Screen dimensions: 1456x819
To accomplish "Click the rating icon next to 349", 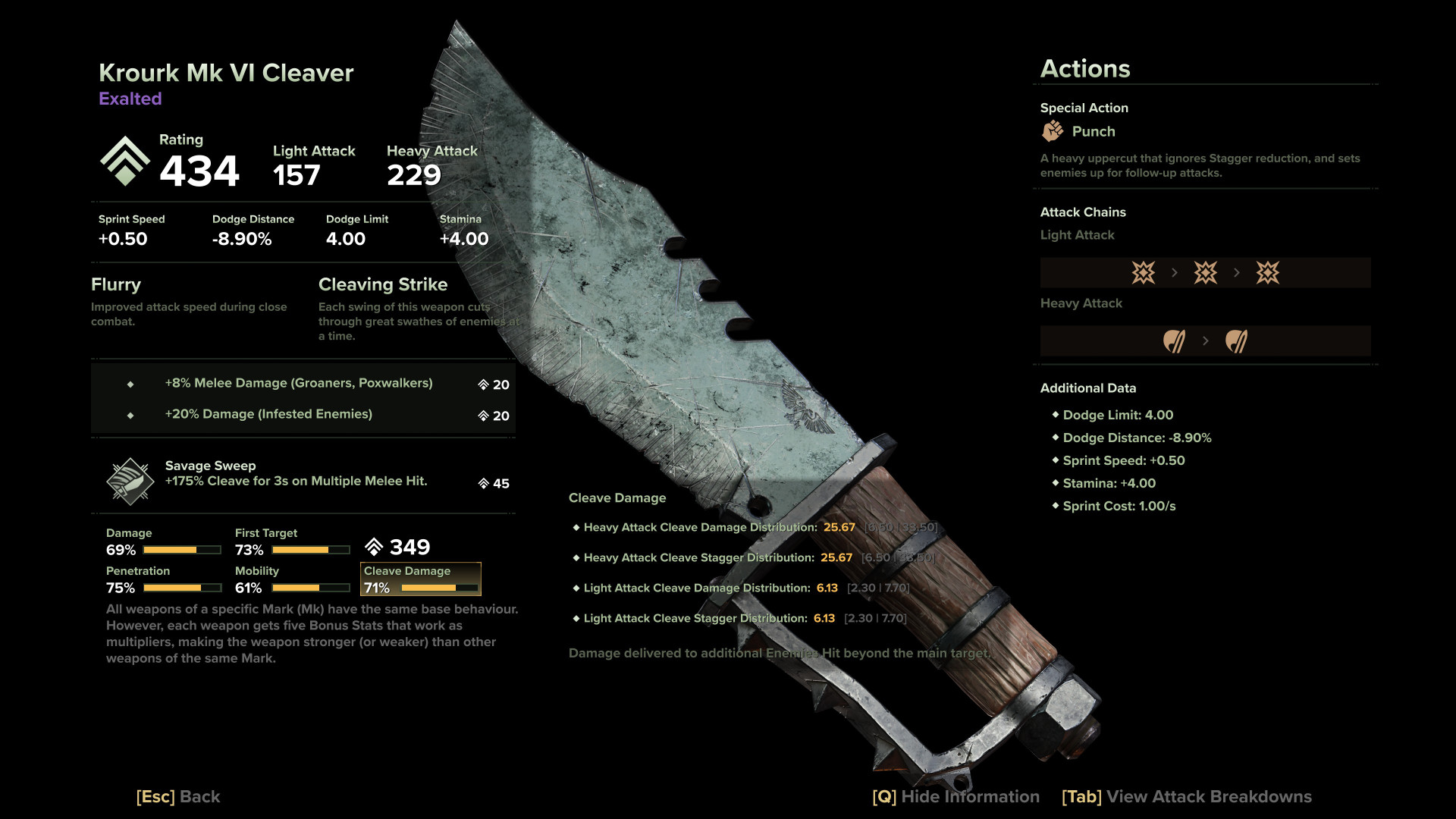I will pyautogui.click(x=374, y=546).
